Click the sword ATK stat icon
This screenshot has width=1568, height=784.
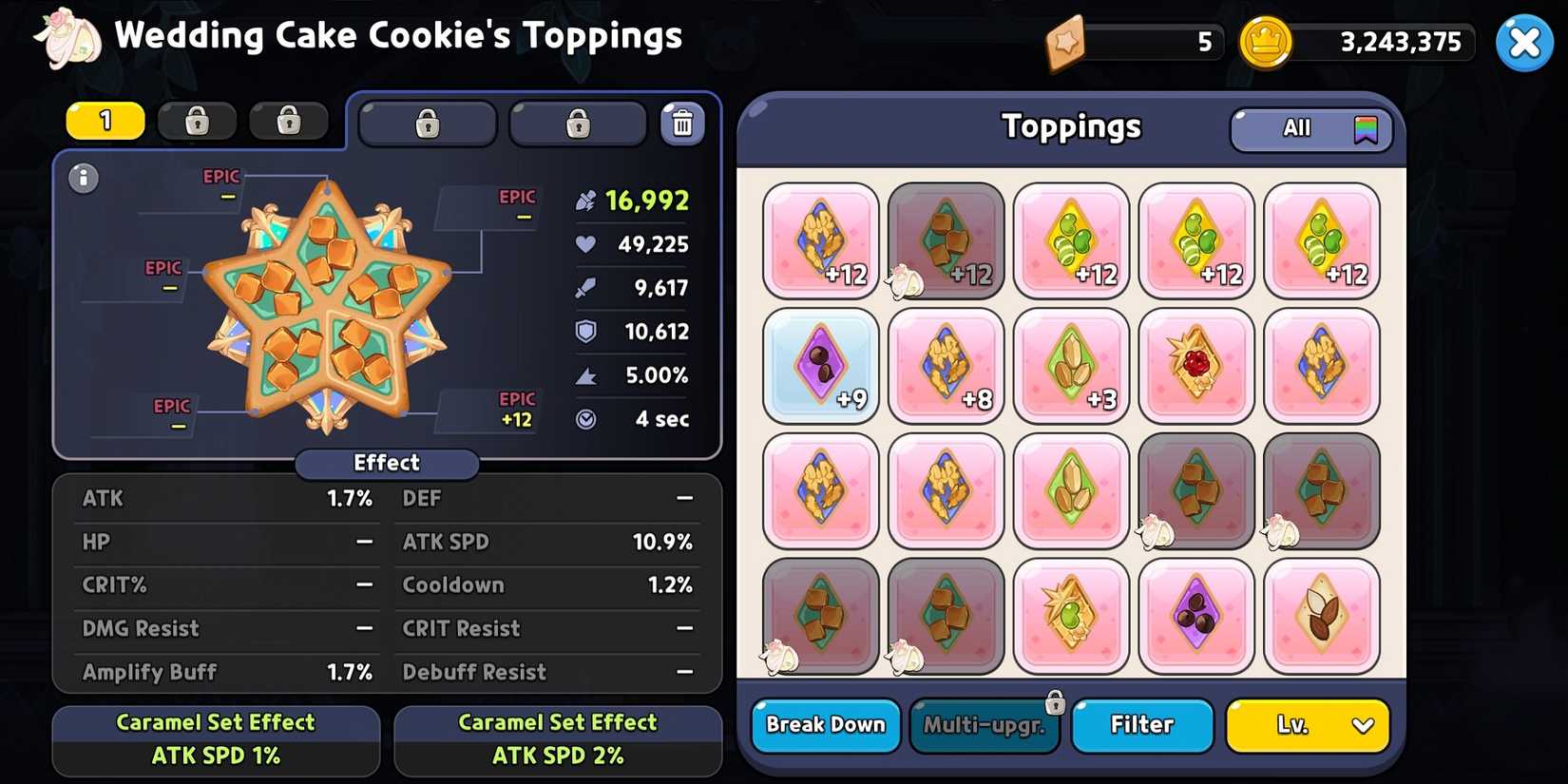tap(588, 288)
